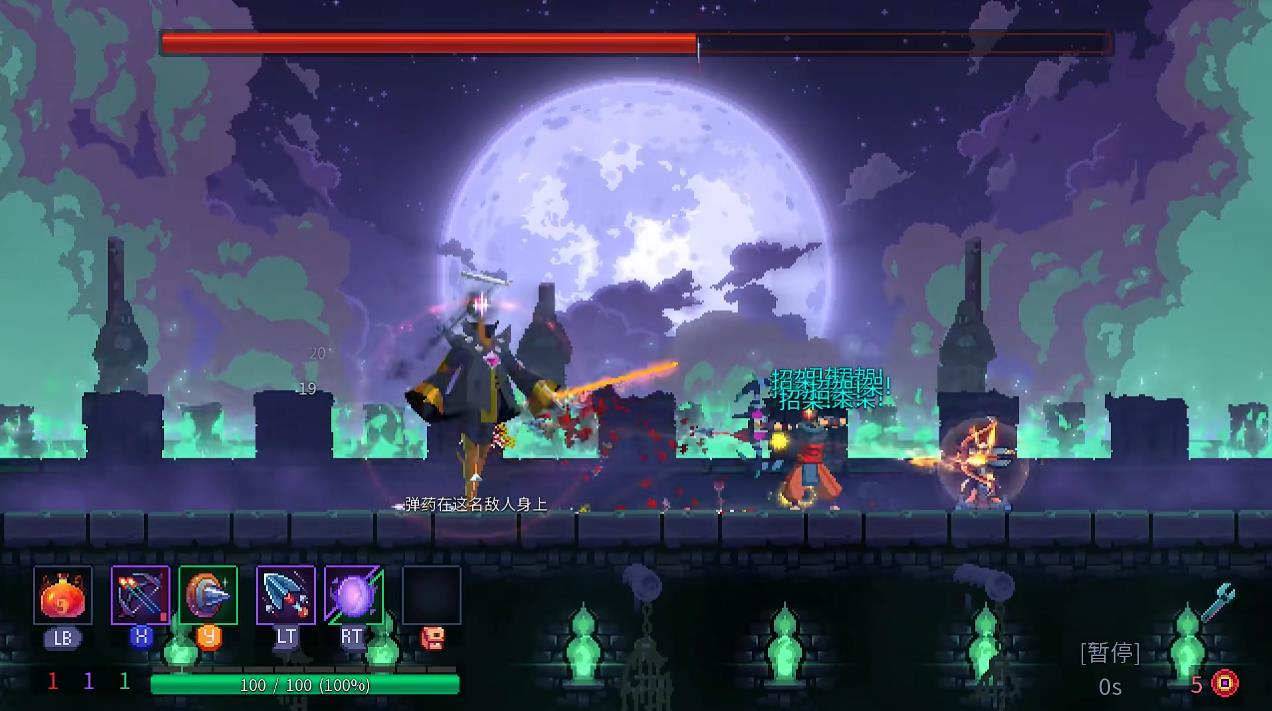The width and height of the screenshot is (1272, 711).
Task: Select the bow weapon slot
Action: point(140,596)
